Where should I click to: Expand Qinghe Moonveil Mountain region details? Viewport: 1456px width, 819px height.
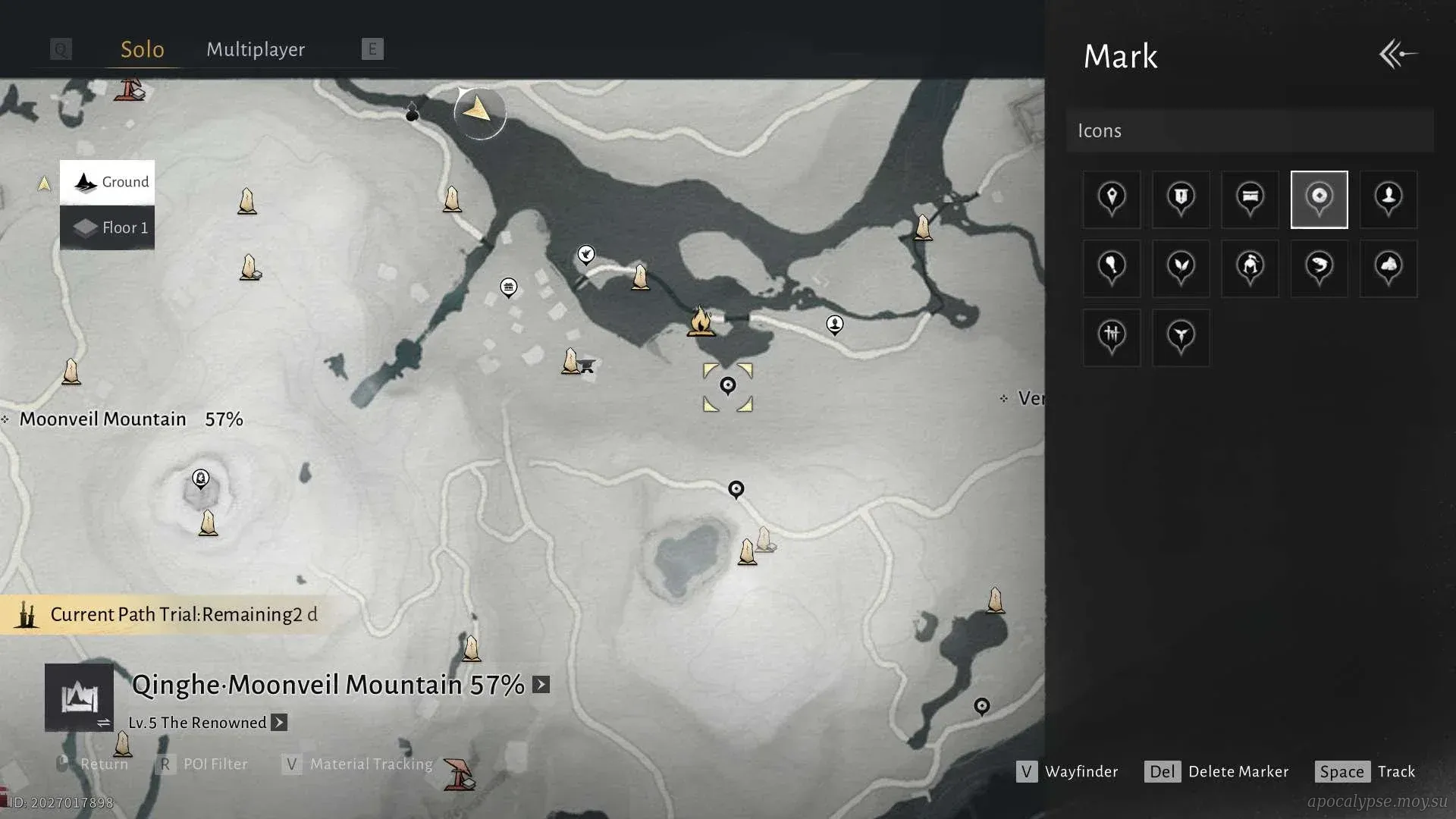(541, 685)
